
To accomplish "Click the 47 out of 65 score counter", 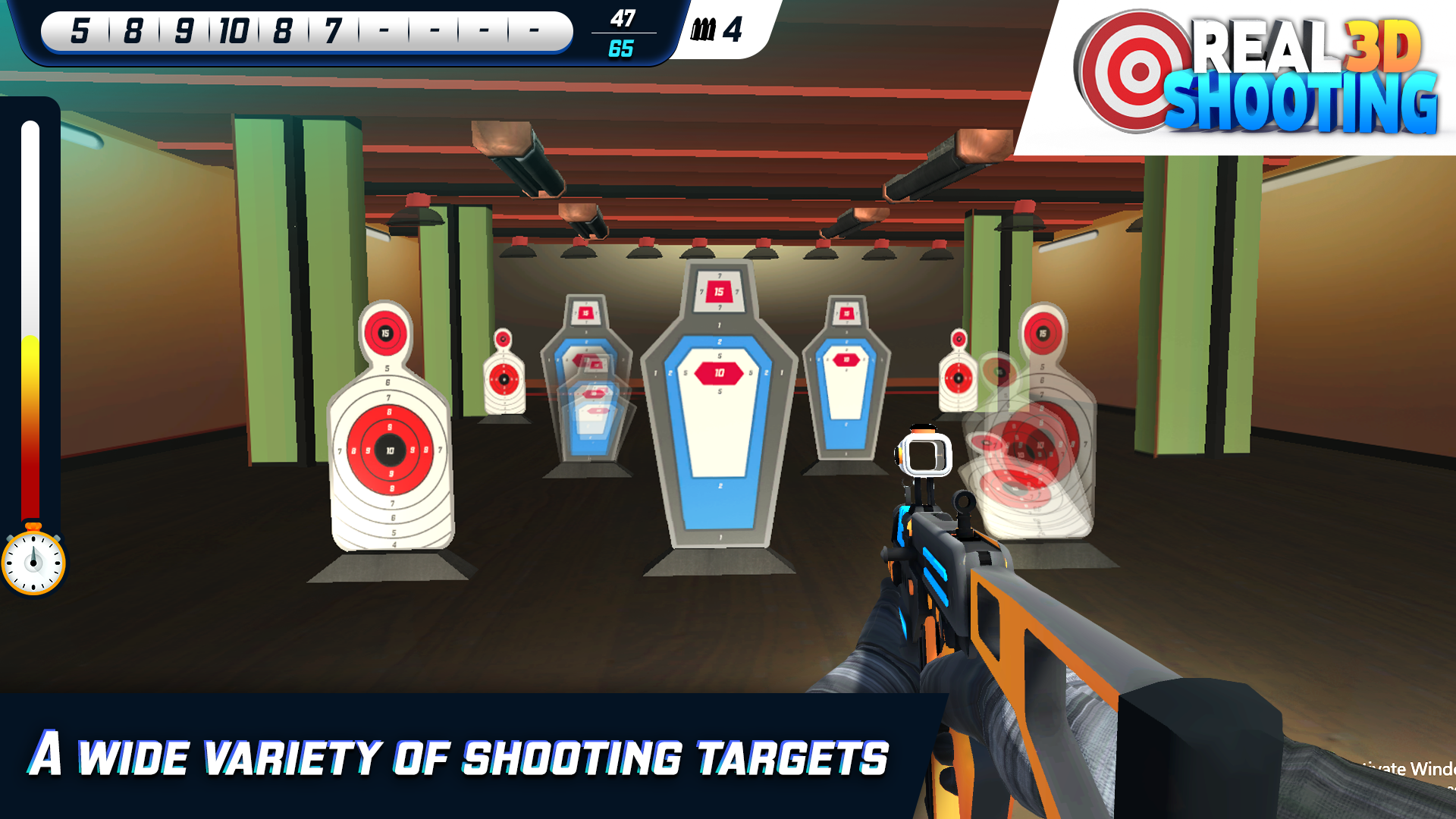I will 622,33.
